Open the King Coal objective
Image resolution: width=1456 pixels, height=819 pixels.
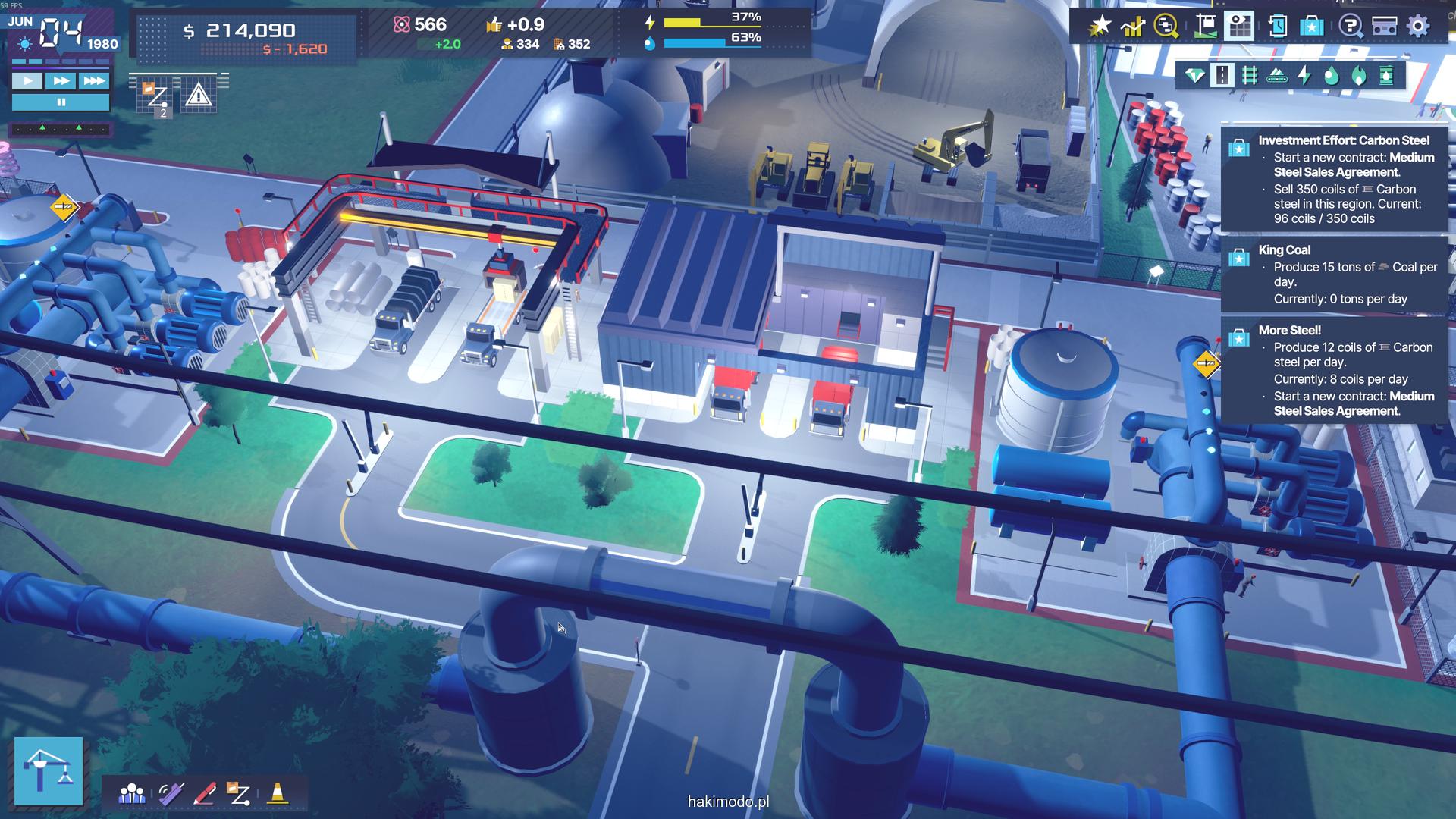point(1335,274)
